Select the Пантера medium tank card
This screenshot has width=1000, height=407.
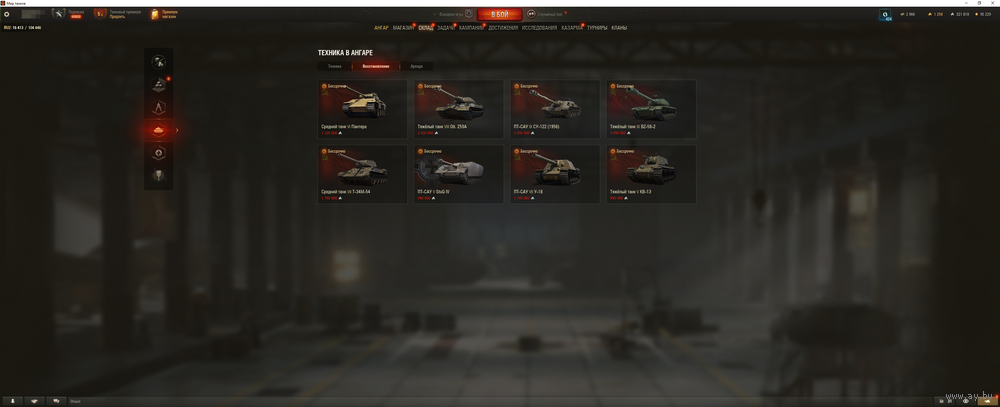[x=362, y=108]
